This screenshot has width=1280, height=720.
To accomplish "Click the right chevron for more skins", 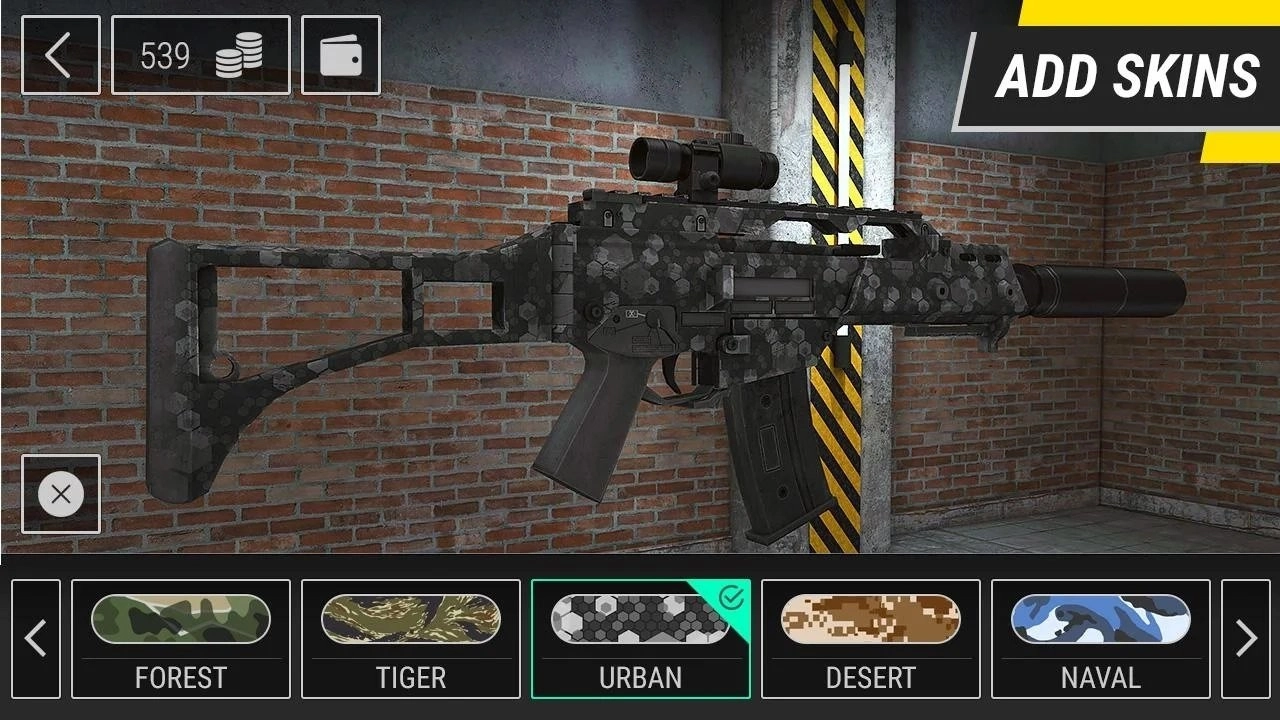I will (1247, 637).
